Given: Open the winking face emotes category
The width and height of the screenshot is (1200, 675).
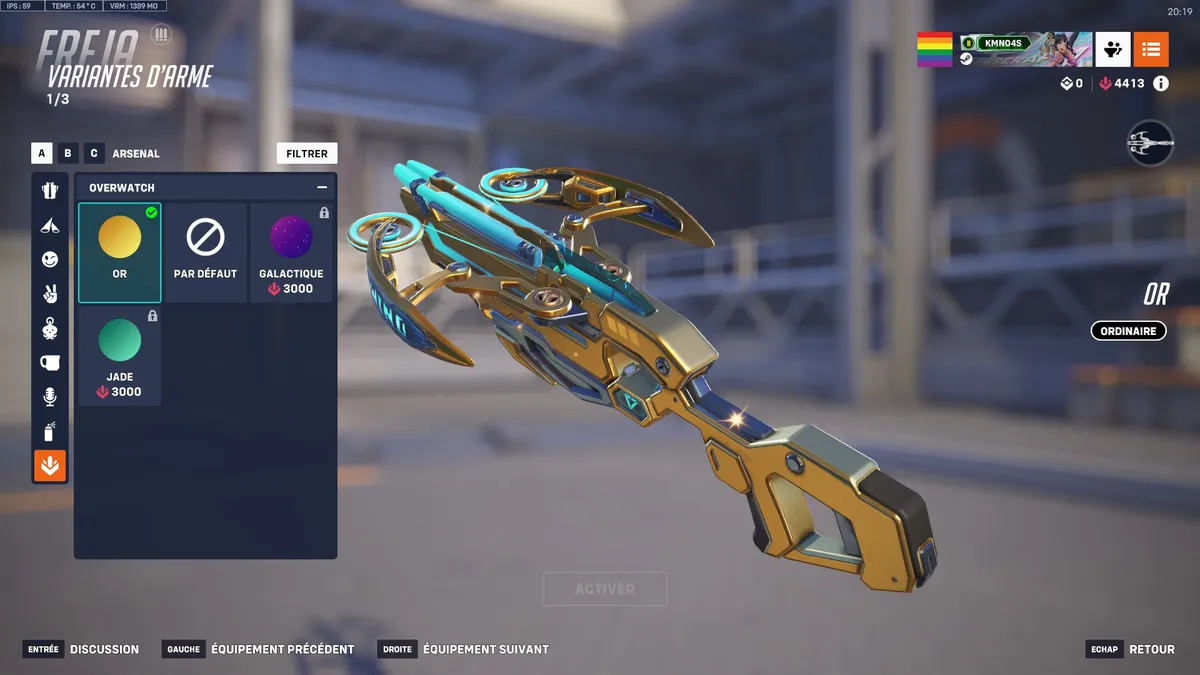Looking at the screenshot, I should [50, 259].
